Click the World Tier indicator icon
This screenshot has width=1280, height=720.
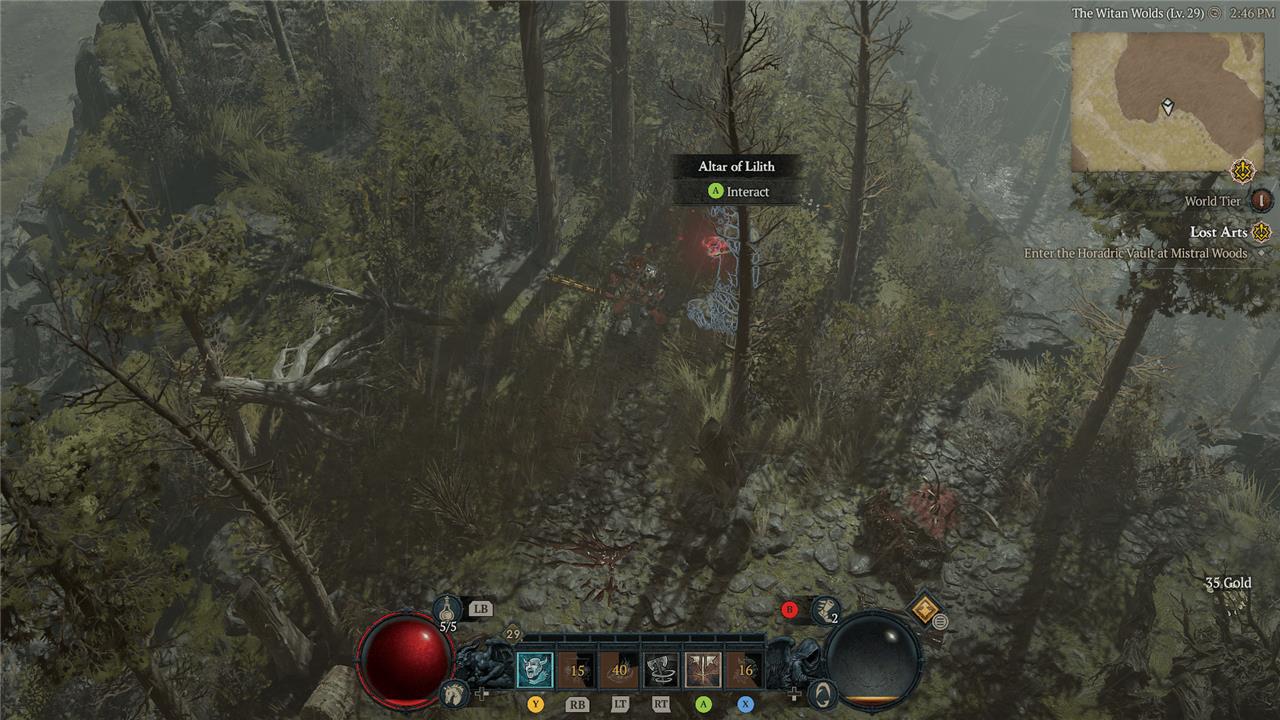pos(1262,201)
